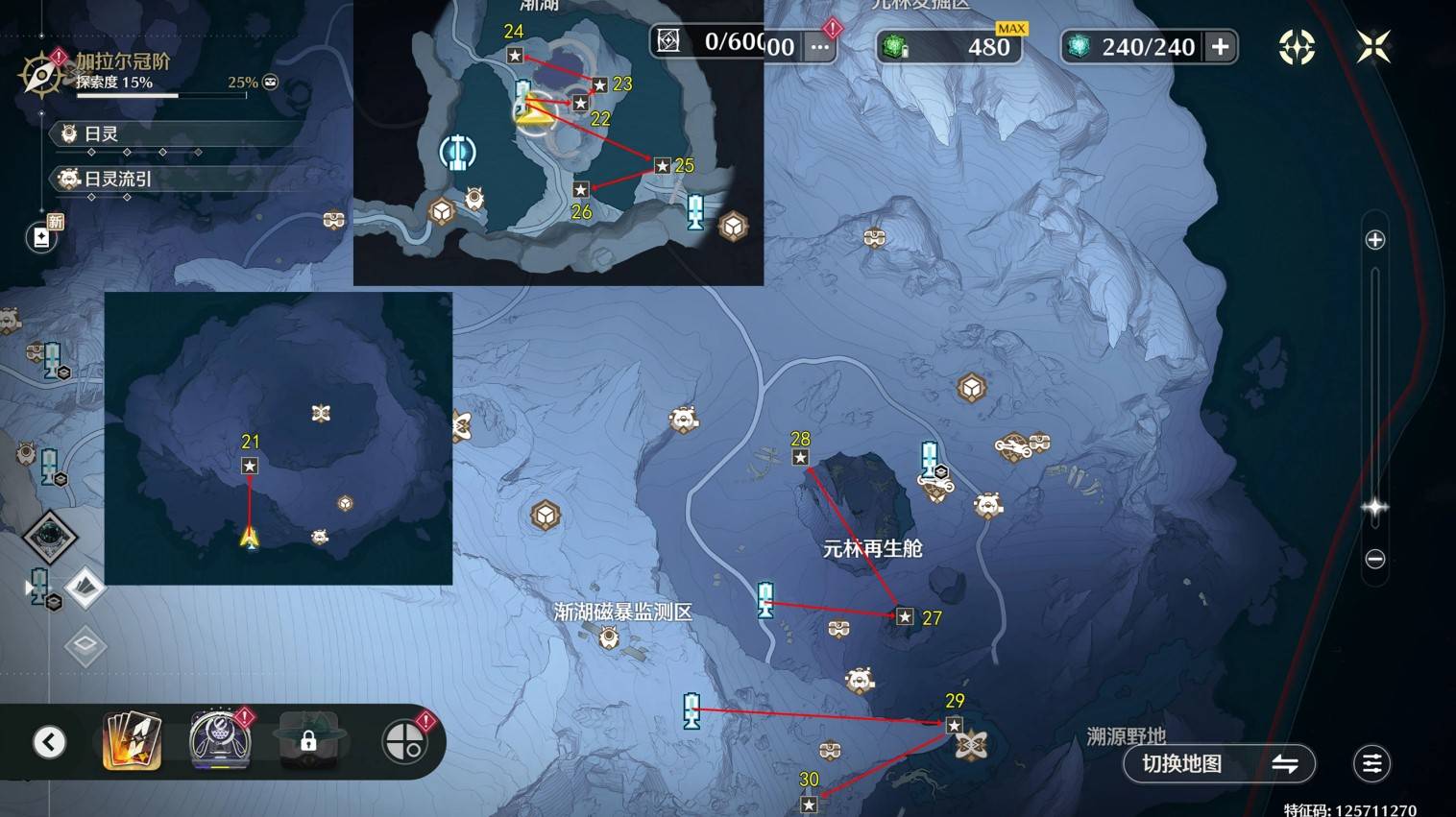The image size is (1456, 817).
Task: Add stamina with the 240/240 plus button
Action: point(1221,47)
